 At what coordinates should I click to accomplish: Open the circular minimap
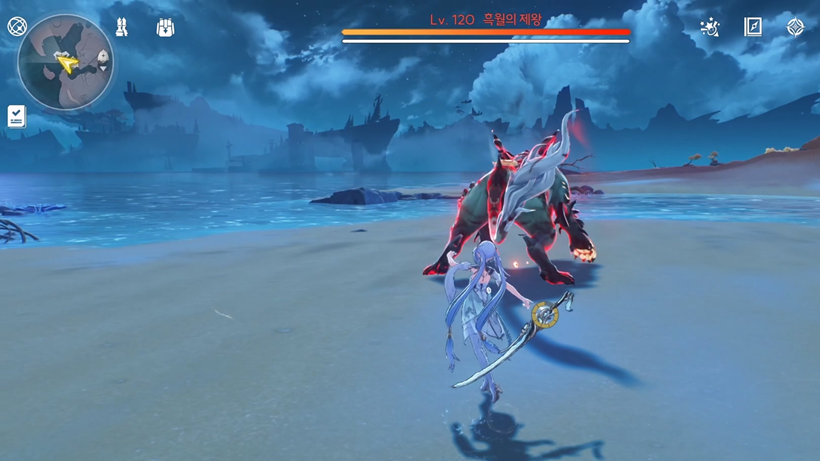coord(65,62)
